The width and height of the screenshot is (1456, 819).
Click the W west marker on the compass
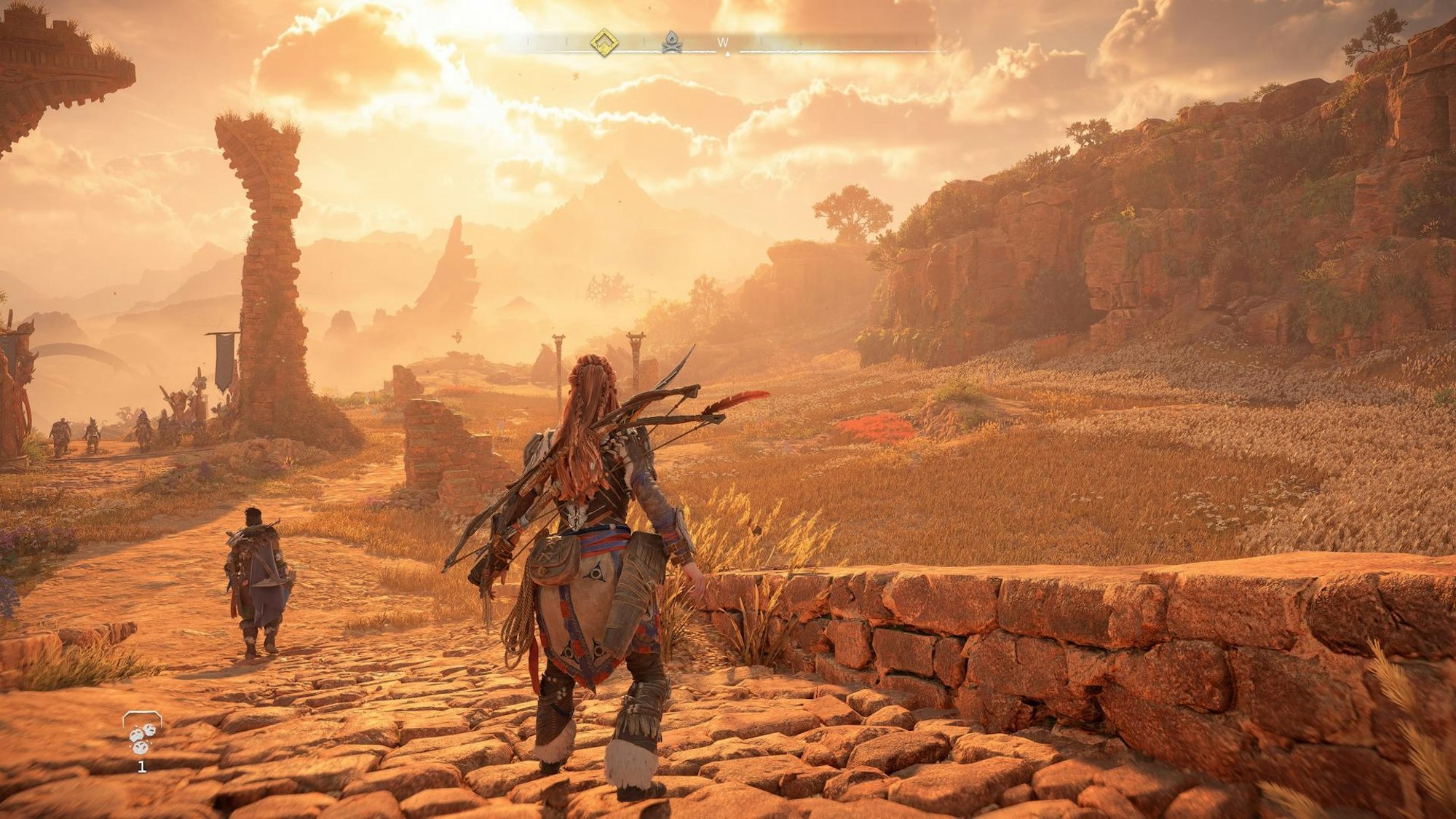[x=723, y=43]
